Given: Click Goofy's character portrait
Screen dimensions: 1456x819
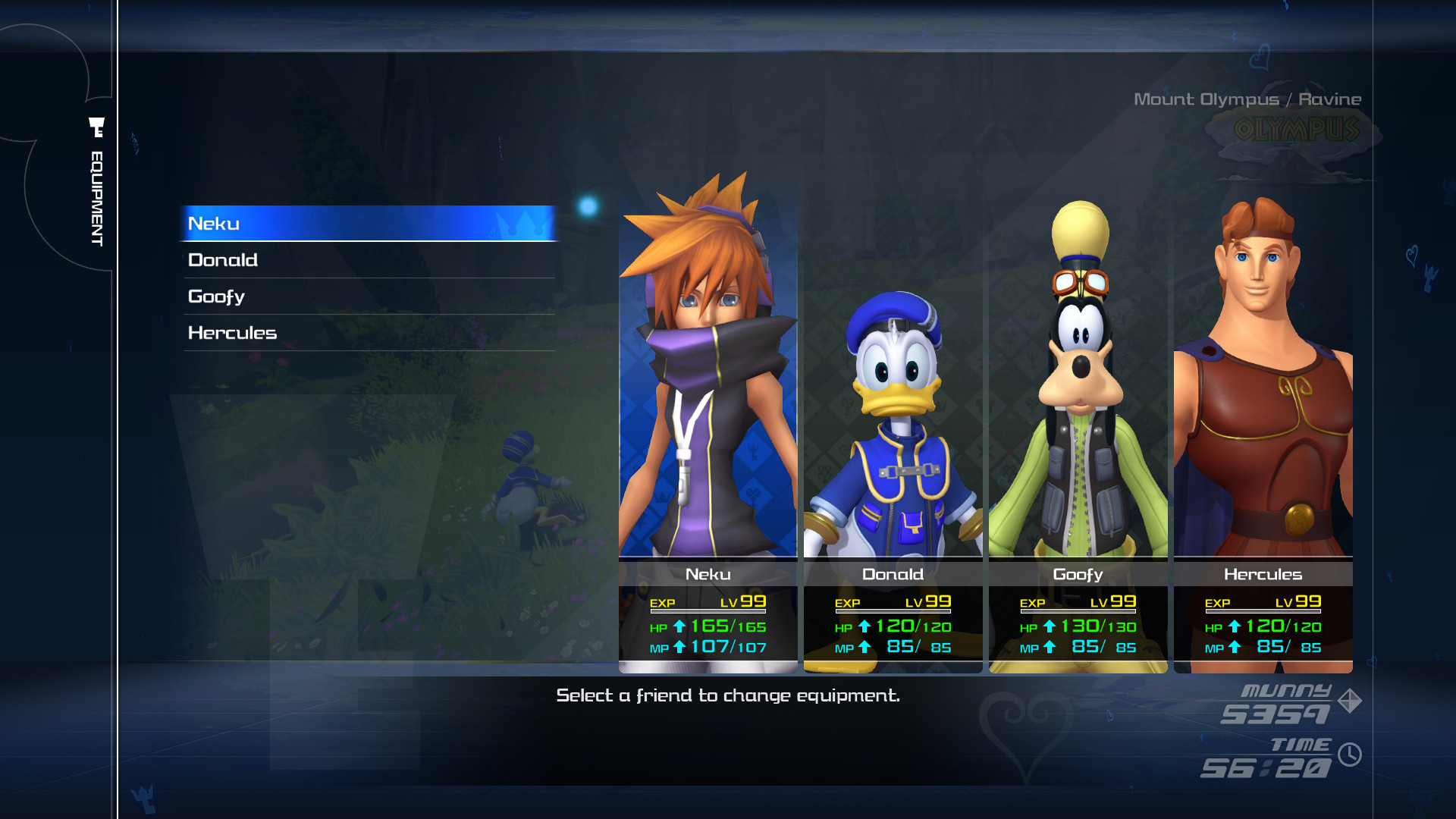Looking at the screenshot, I should (x=1077, y=394).
